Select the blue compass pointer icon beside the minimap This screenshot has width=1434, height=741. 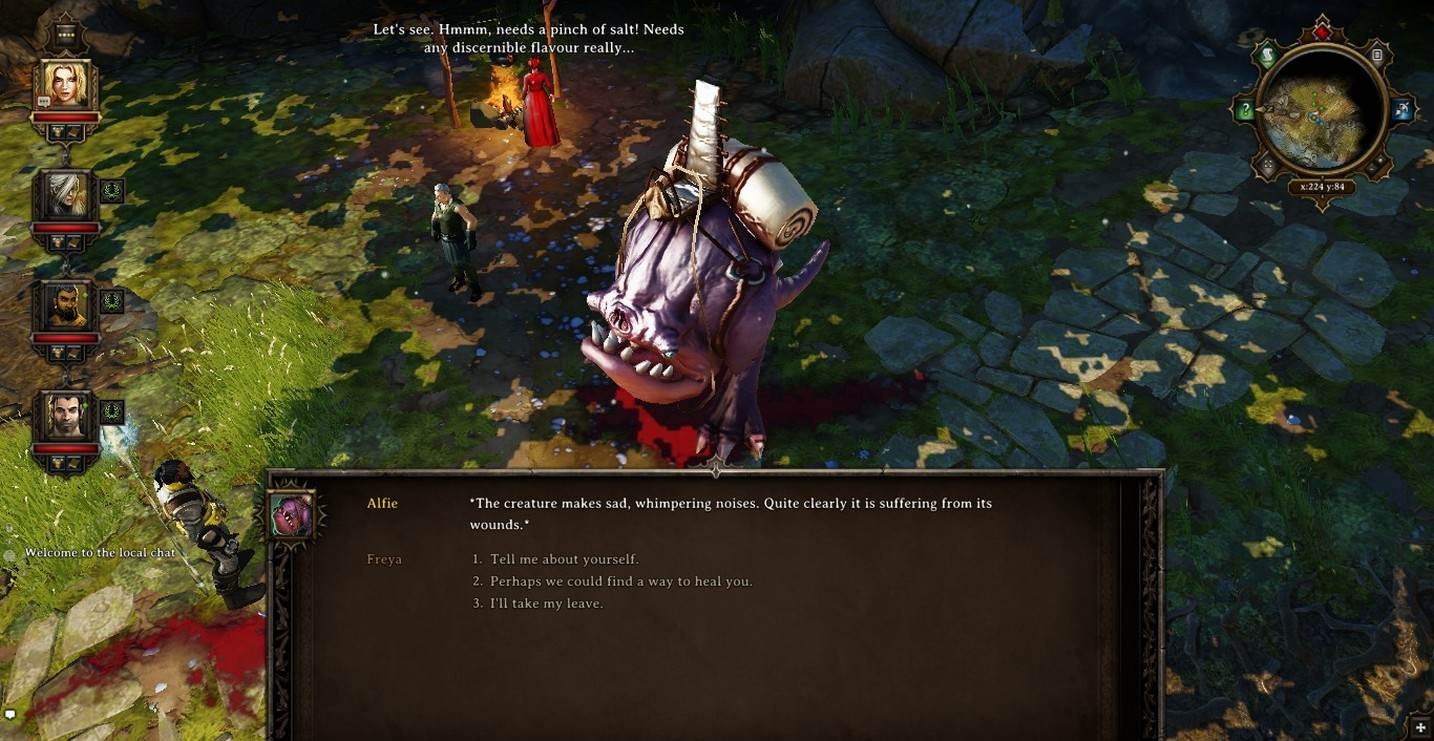coord(1403,109)
